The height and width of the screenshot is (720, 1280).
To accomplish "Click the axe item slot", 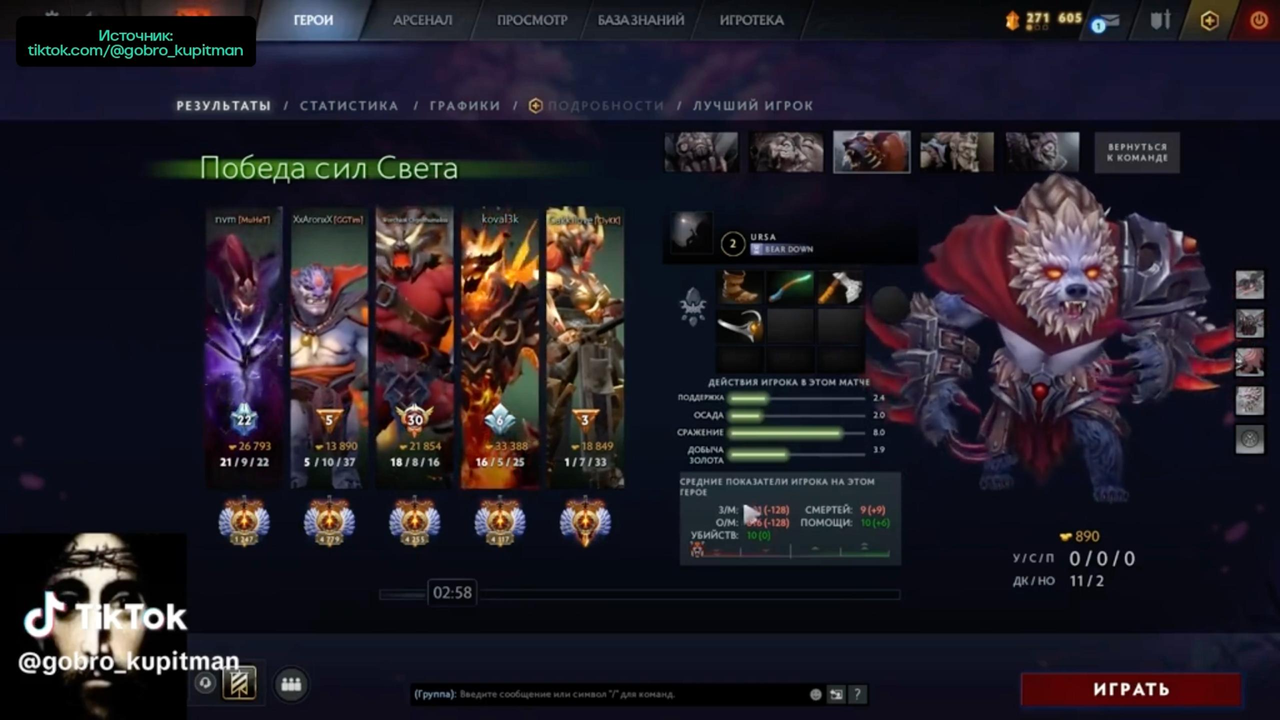I will (x=840, y=288).
